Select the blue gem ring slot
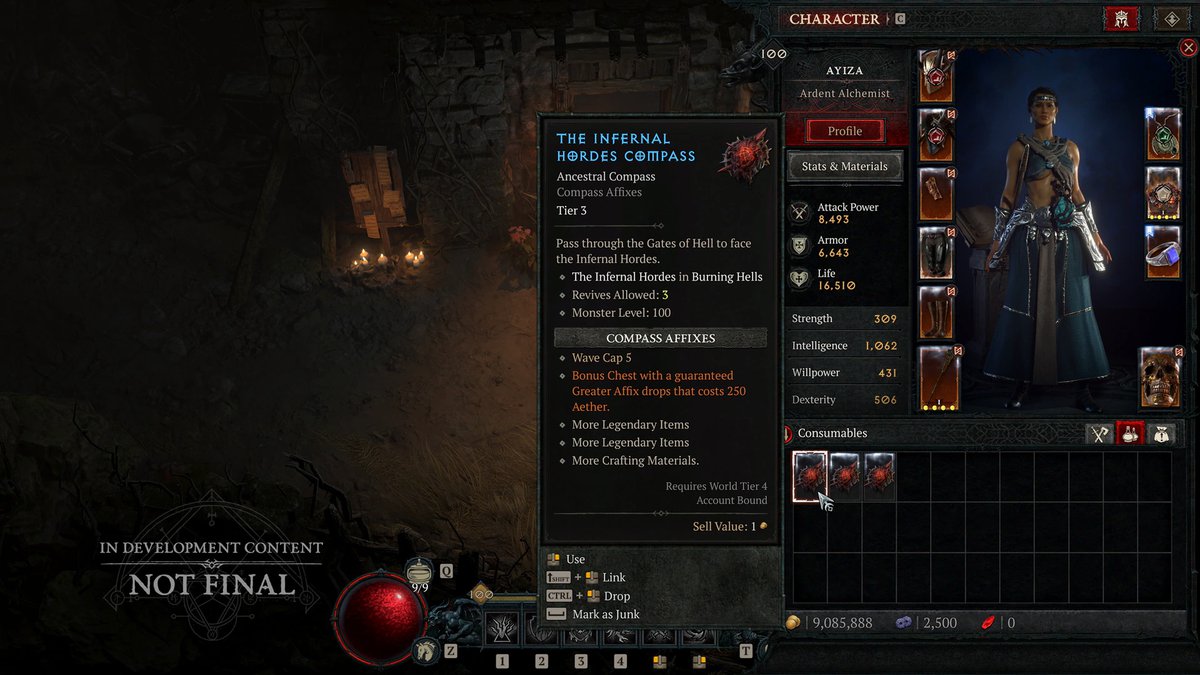This screenshot has width=1200, height=675. click(1163, 251)
